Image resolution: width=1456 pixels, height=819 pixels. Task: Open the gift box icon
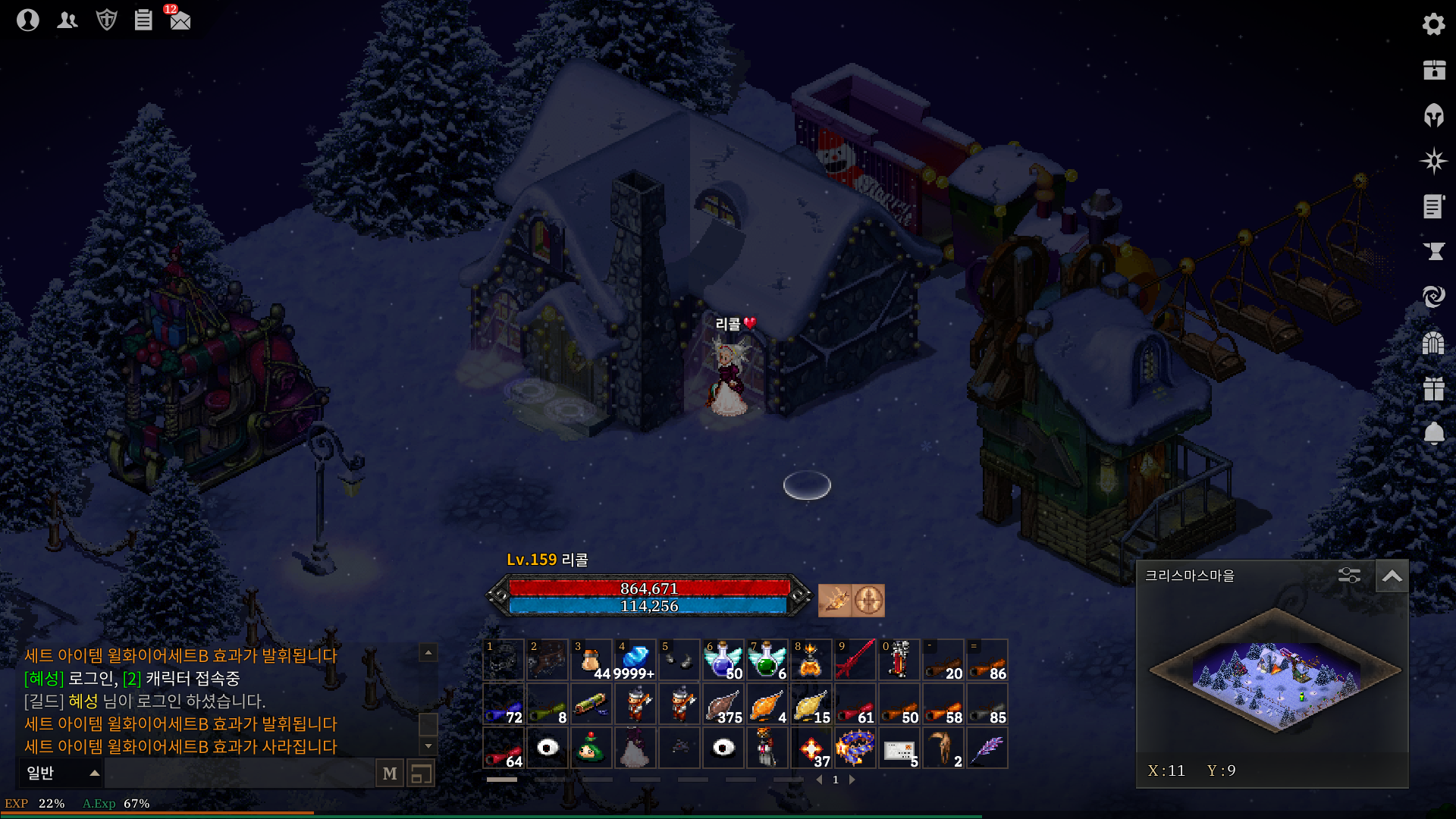(1433, 388)
